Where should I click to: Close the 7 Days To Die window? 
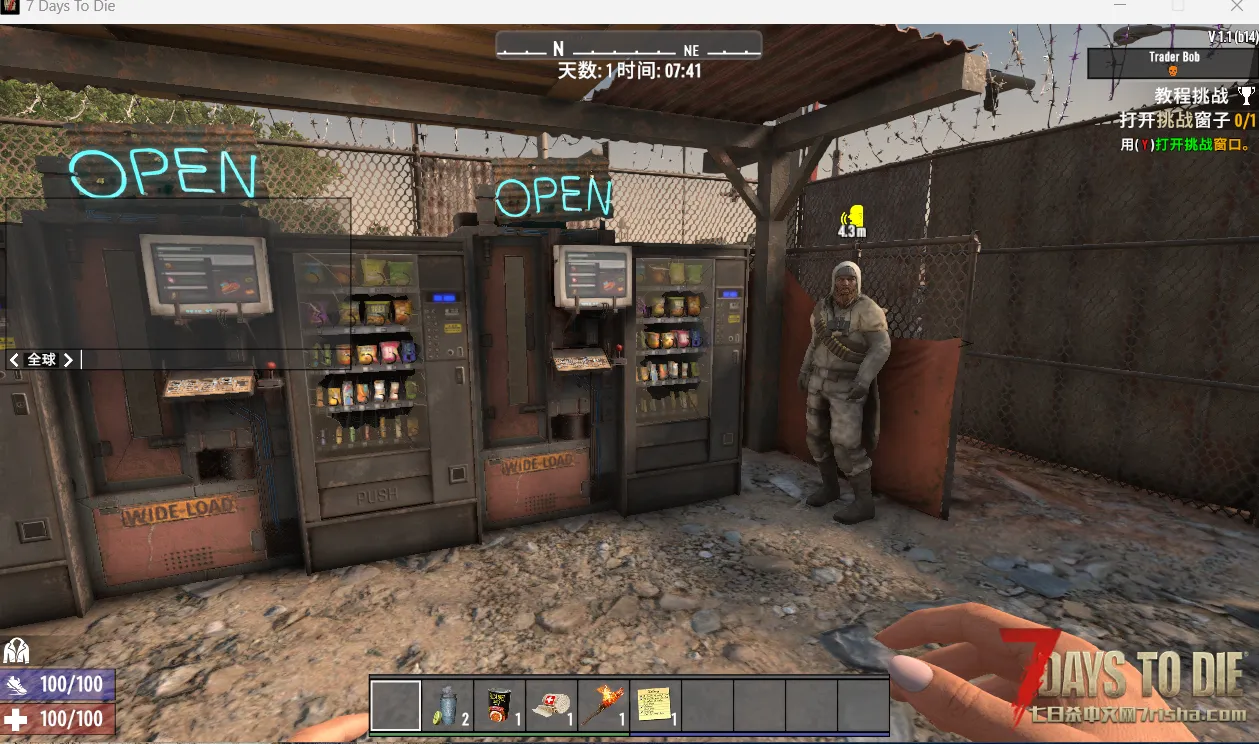[x=1236, y=7]
